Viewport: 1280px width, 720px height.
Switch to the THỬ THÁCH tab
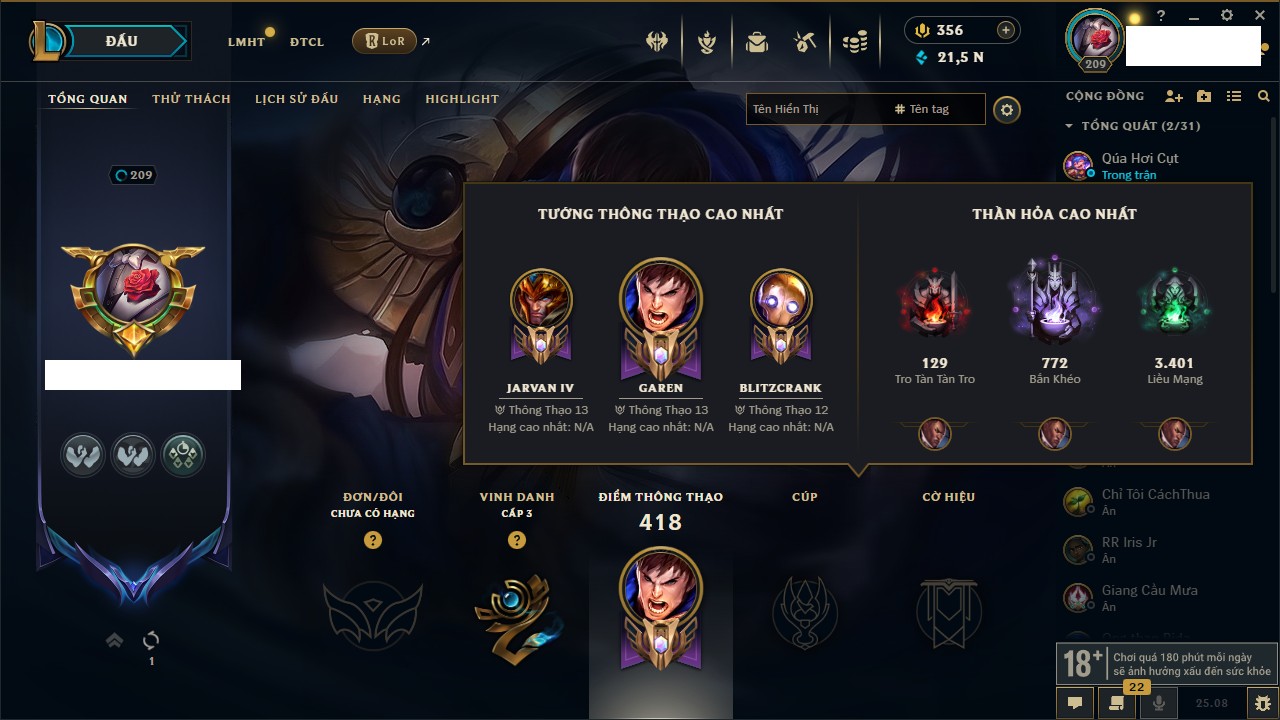pyautogui.click(x=191, y=99)
